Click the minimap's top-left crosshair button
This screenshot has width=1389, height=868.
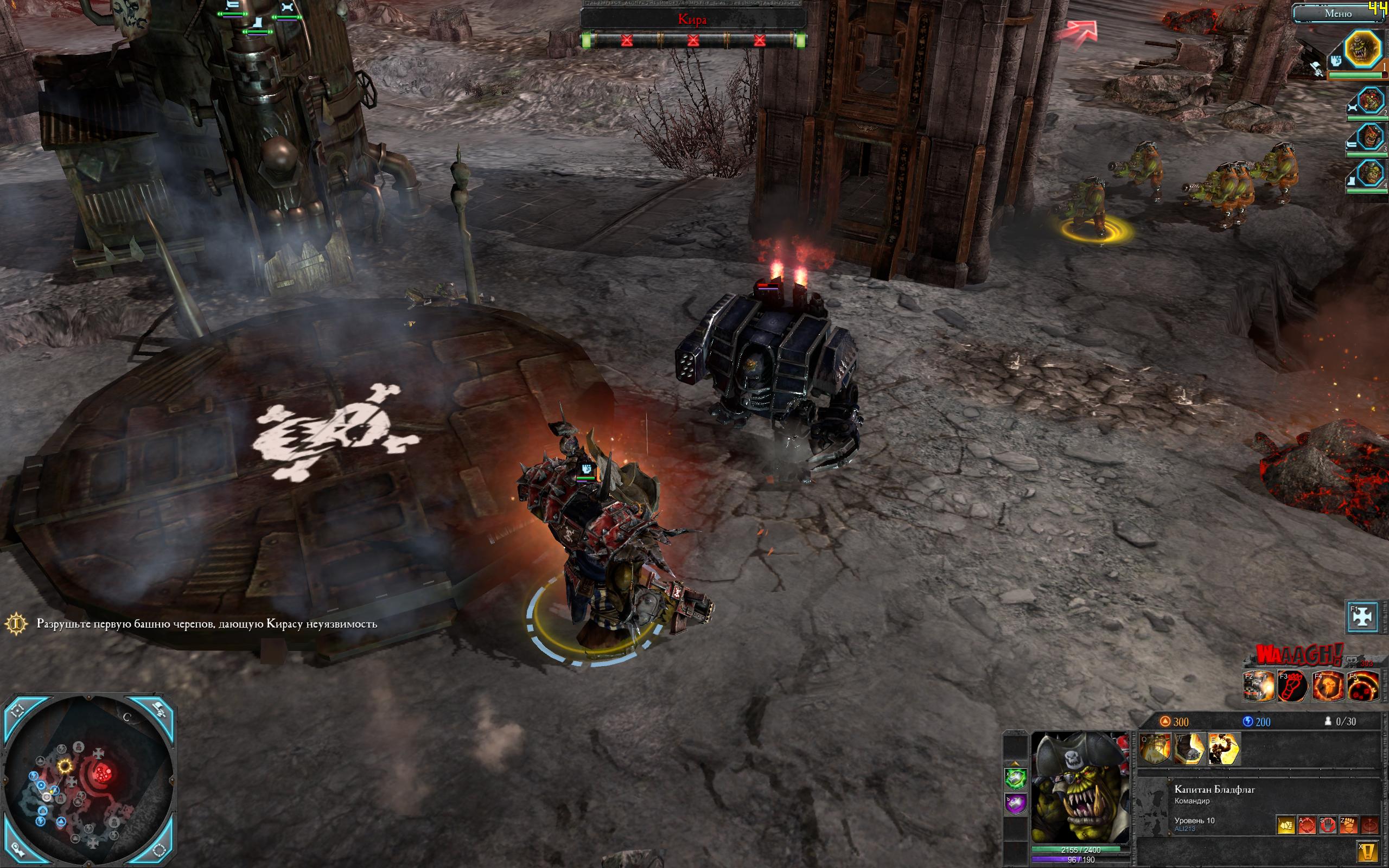(x=18, y=711)
